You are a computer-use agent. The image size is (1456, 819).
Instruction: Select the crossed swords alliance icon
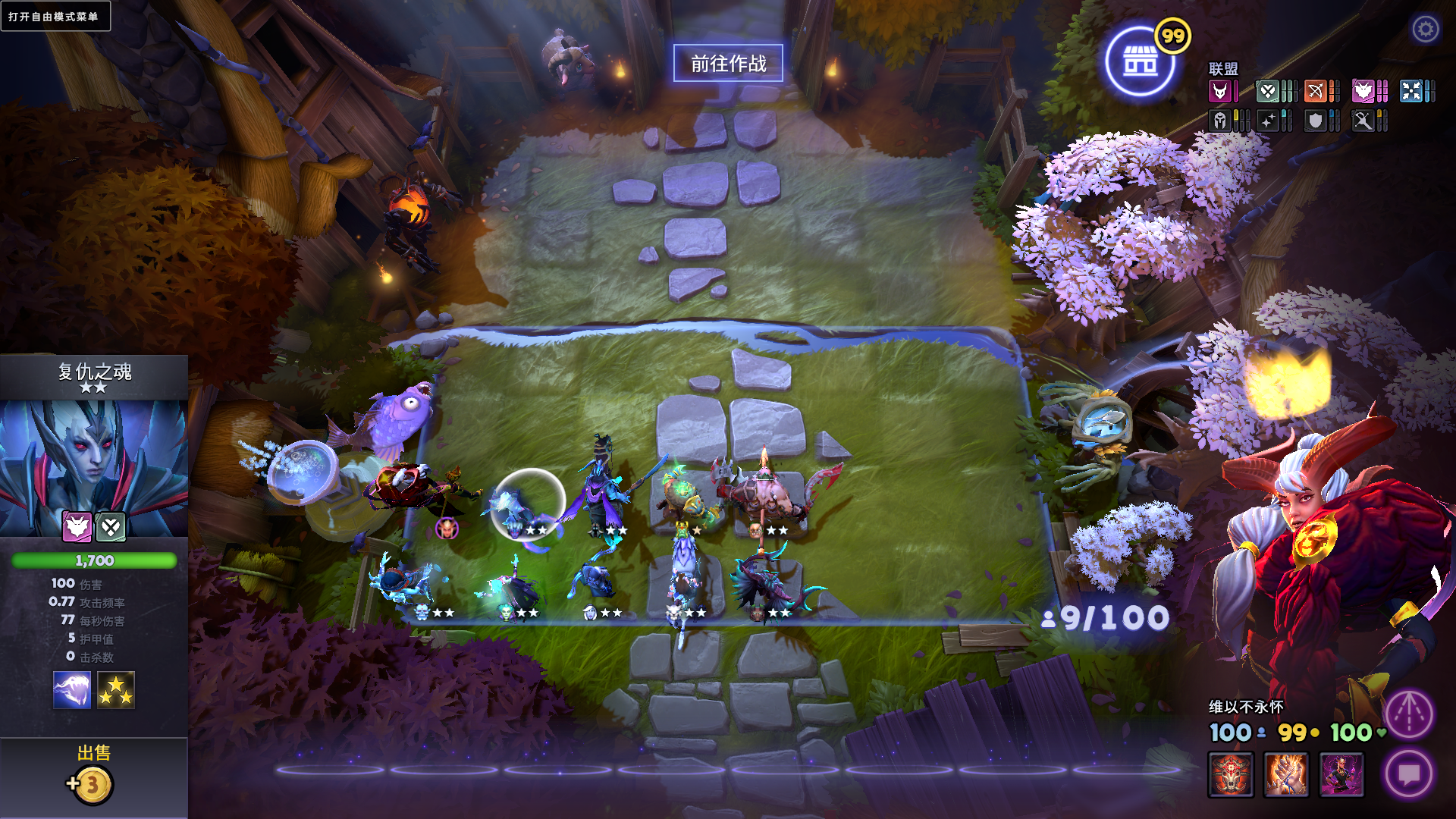(x=1363, y=121)
